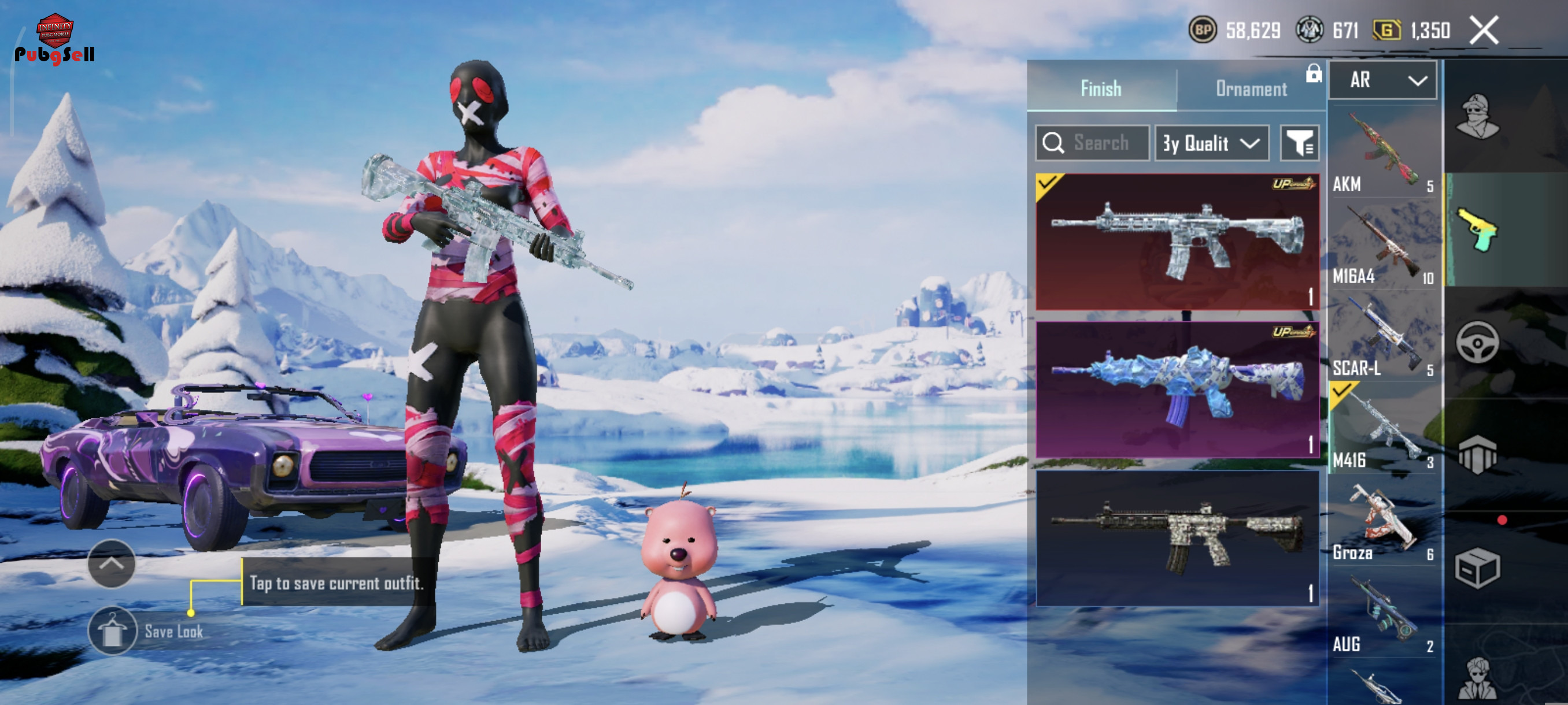Choose AUG in the weapon list
1568x705 pixels.
1382,613
